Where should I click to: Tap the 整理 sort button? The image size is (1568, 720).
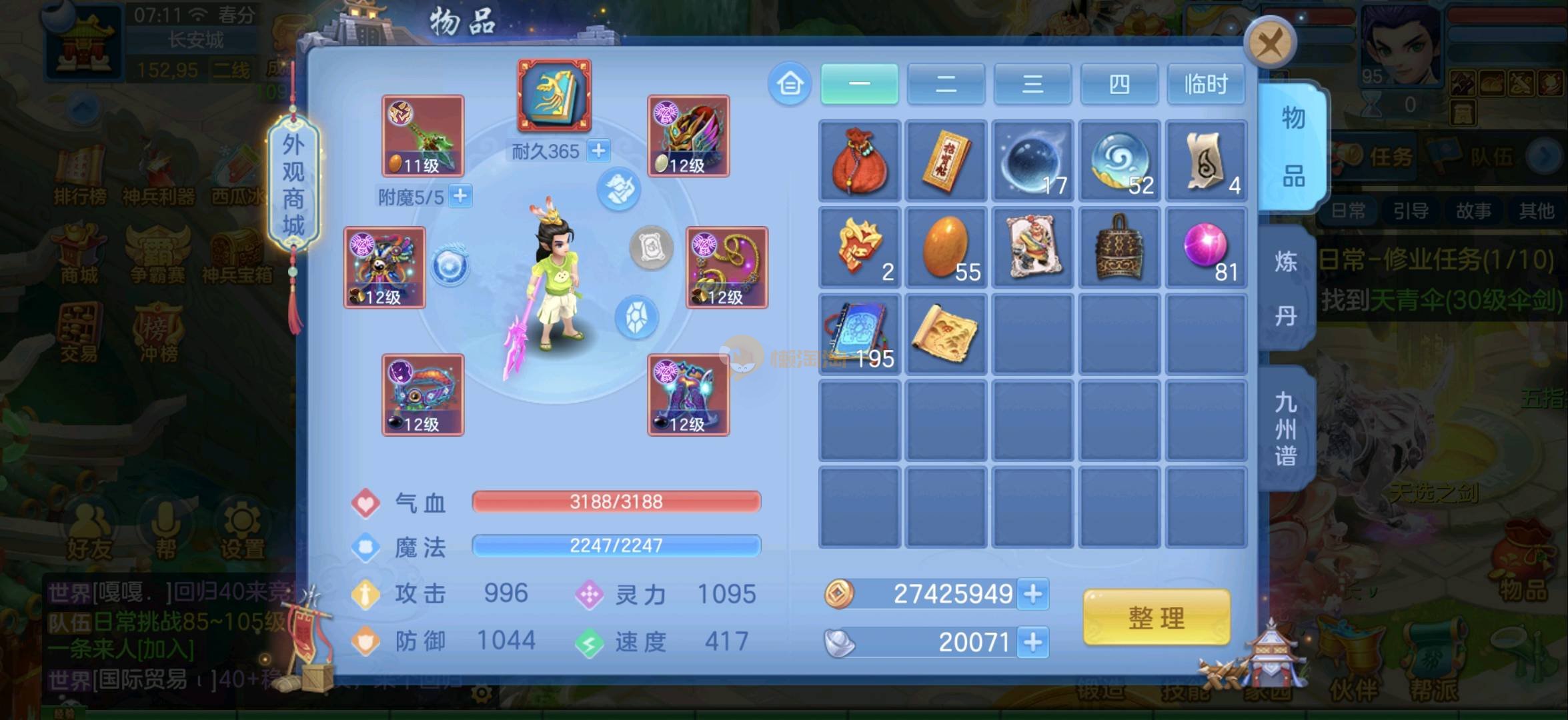[1156, 618]
